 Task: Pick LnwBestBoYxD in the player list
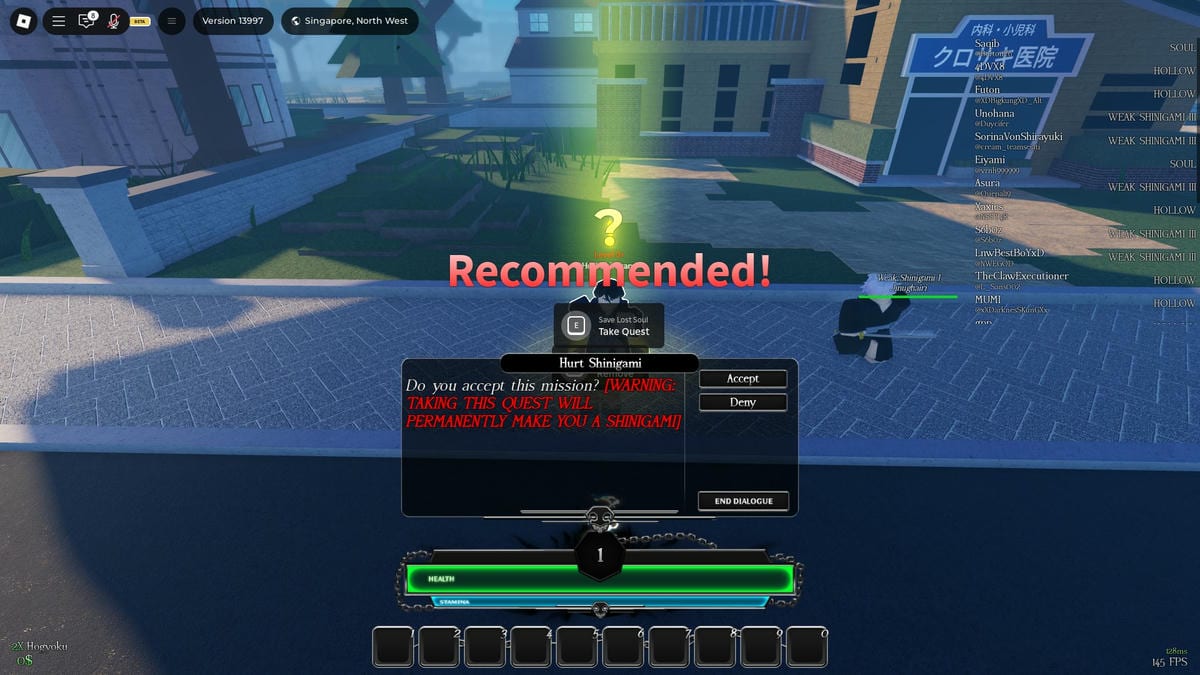[1009, 253]
